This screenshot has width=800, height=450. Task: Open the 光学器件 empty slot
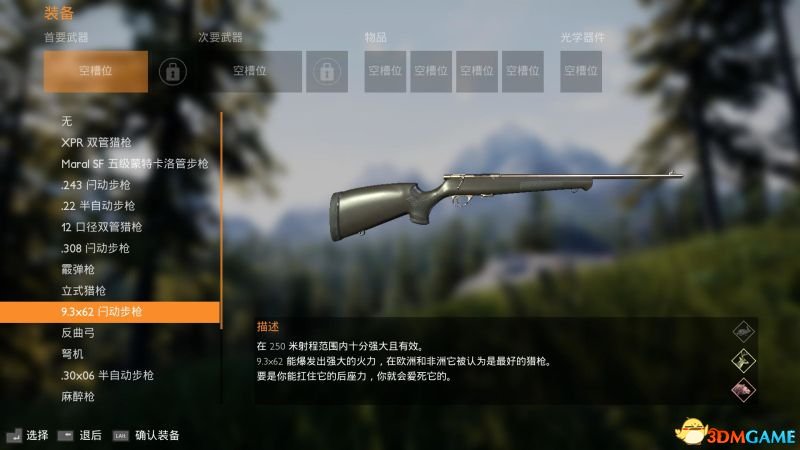tap(581, 72)
